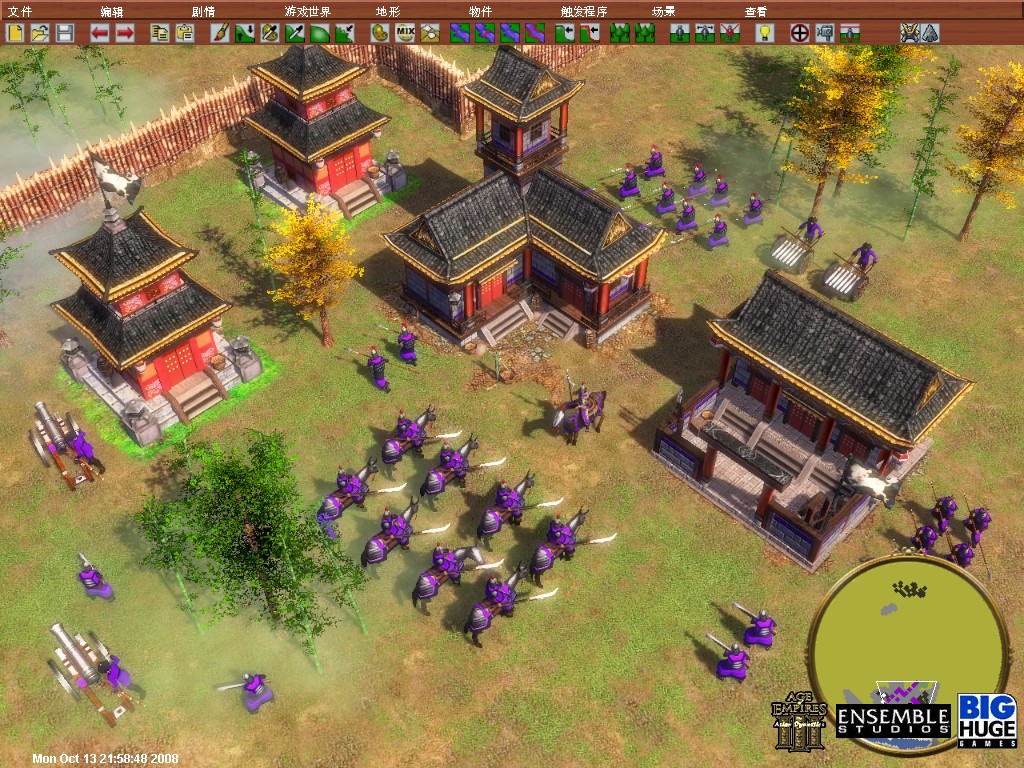Click the camera toolbar icon
Viewport: 1024px width, 768px height.
point(825,33)
